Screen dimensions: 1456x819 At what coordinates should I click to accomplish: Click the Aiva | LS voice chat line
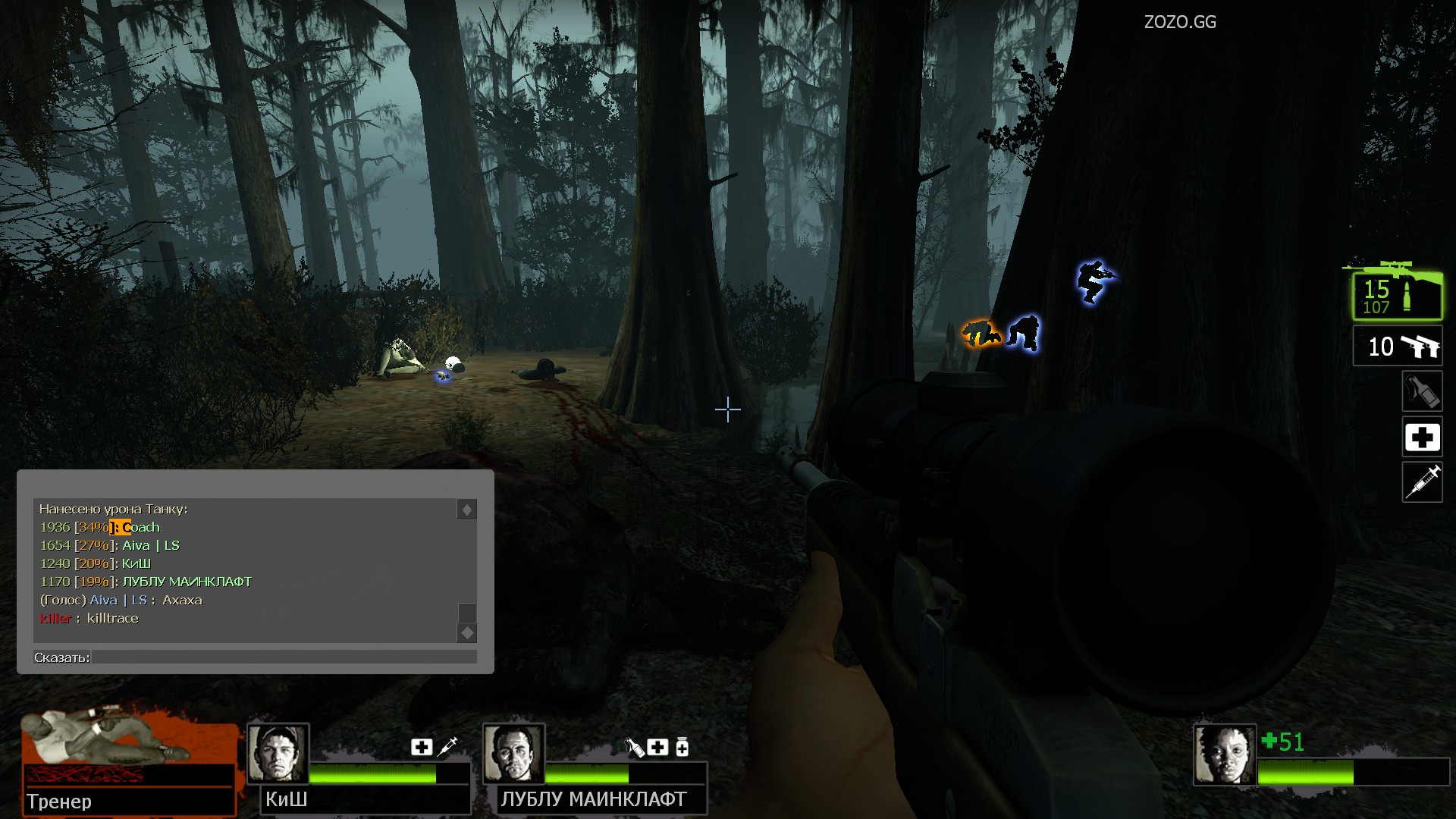tap(121, 600)
